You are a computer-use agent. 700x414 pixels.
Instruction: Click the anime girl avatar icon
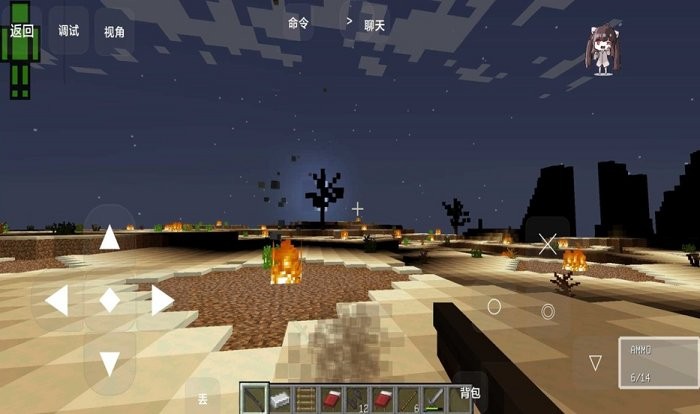click(x=601, y=50)
